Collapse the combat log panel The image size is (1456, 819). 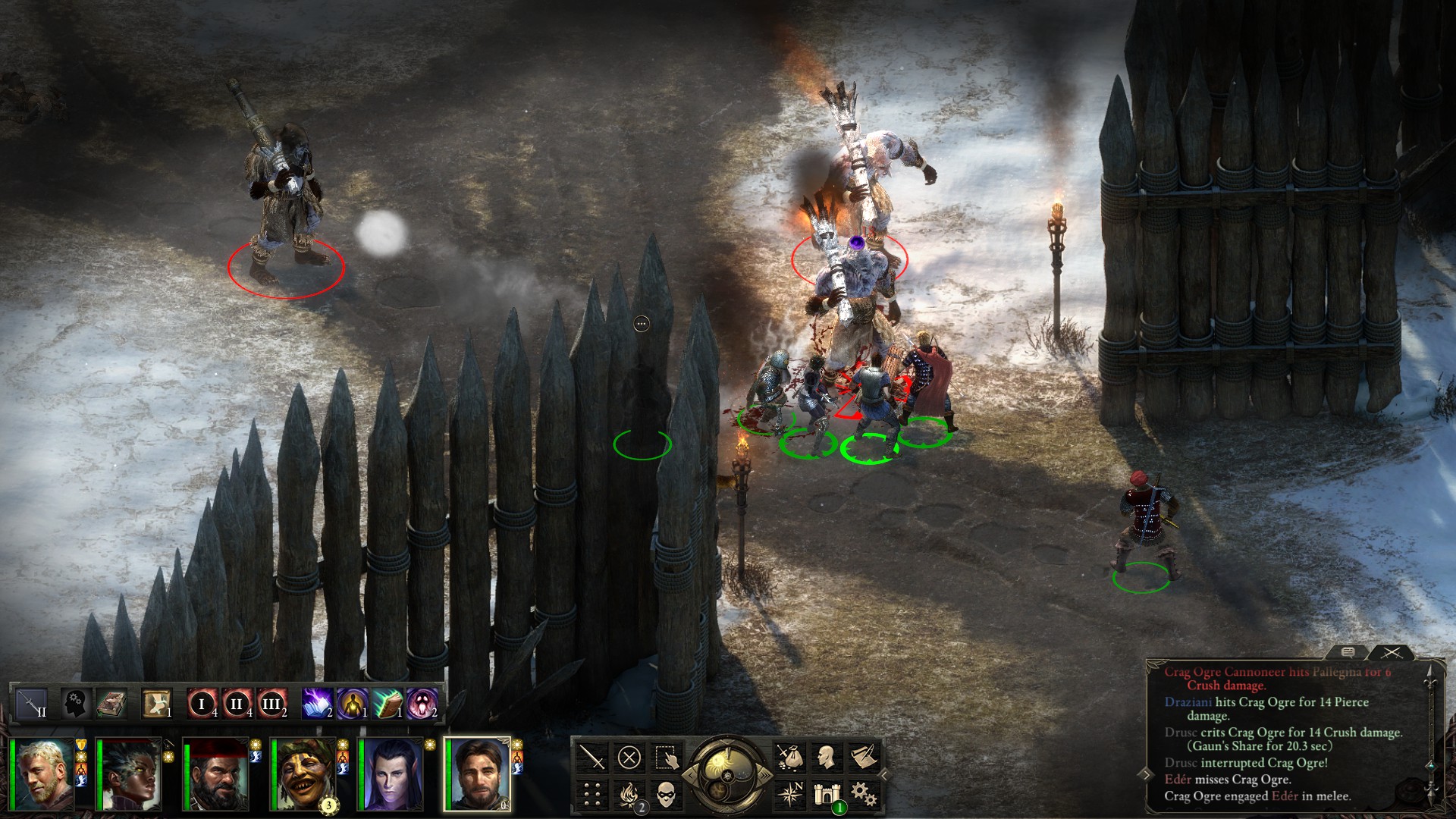pos(1147,776)
